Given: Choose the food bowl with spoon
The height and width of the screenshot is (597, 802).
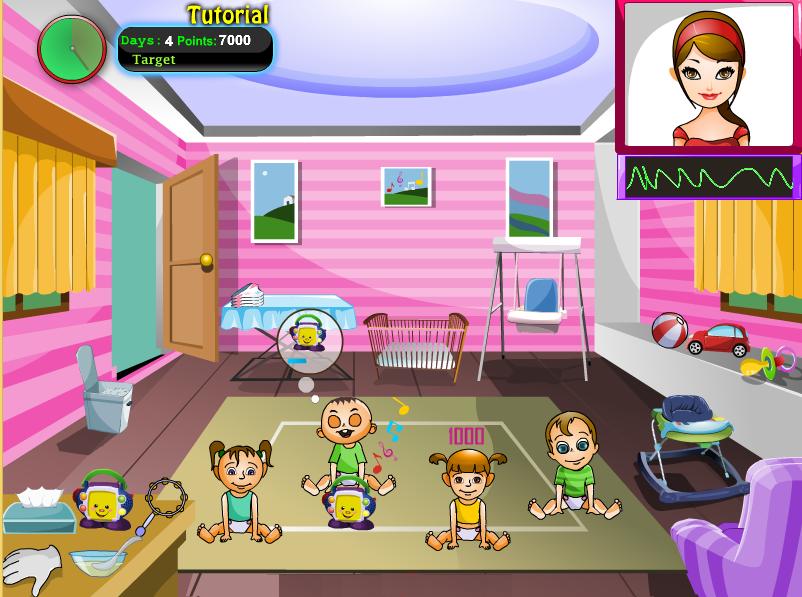Looking at the screenshot, I should [98, 561].
